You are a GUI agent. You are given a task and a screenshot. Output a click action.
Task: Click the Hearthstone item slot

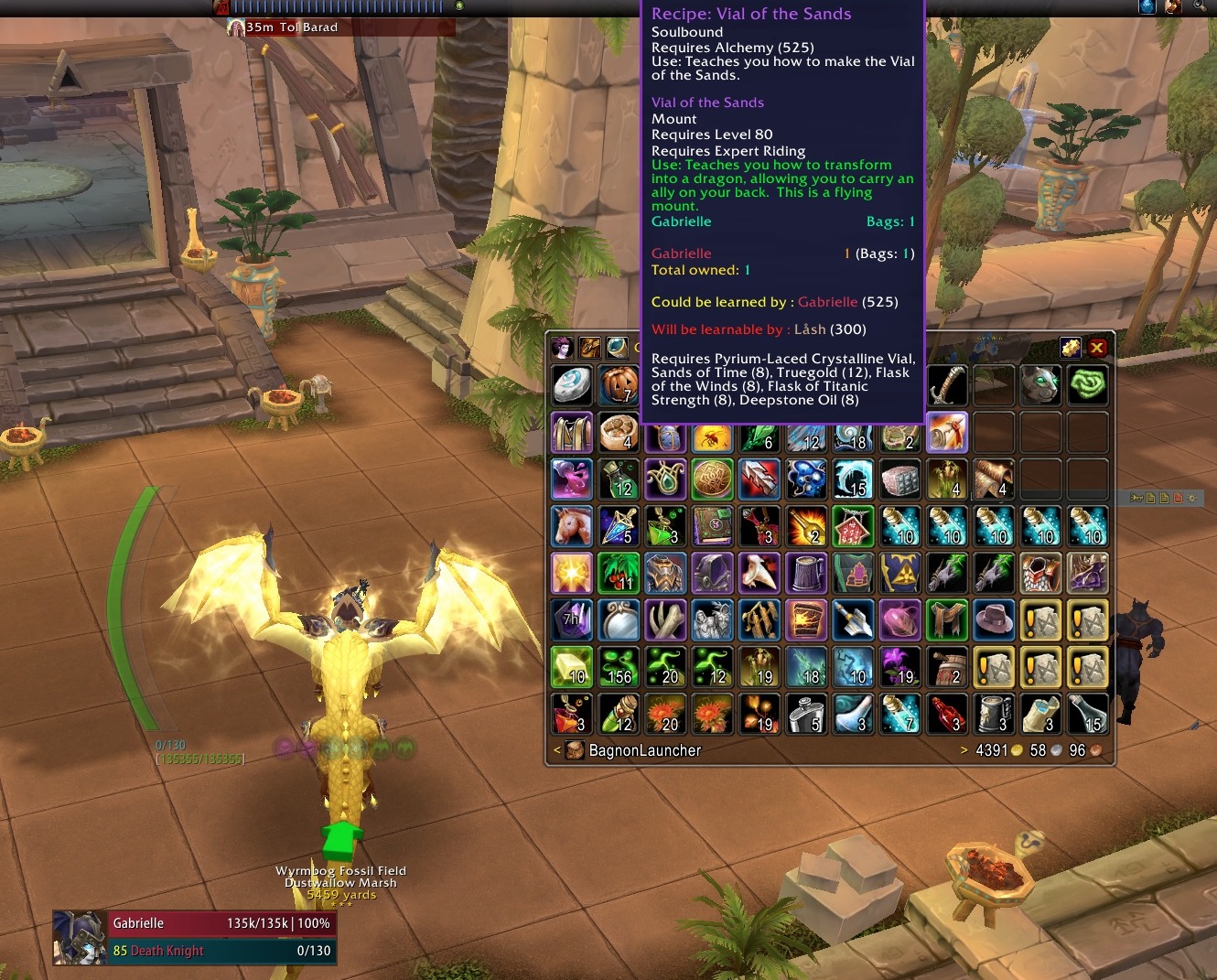point(572,385)
